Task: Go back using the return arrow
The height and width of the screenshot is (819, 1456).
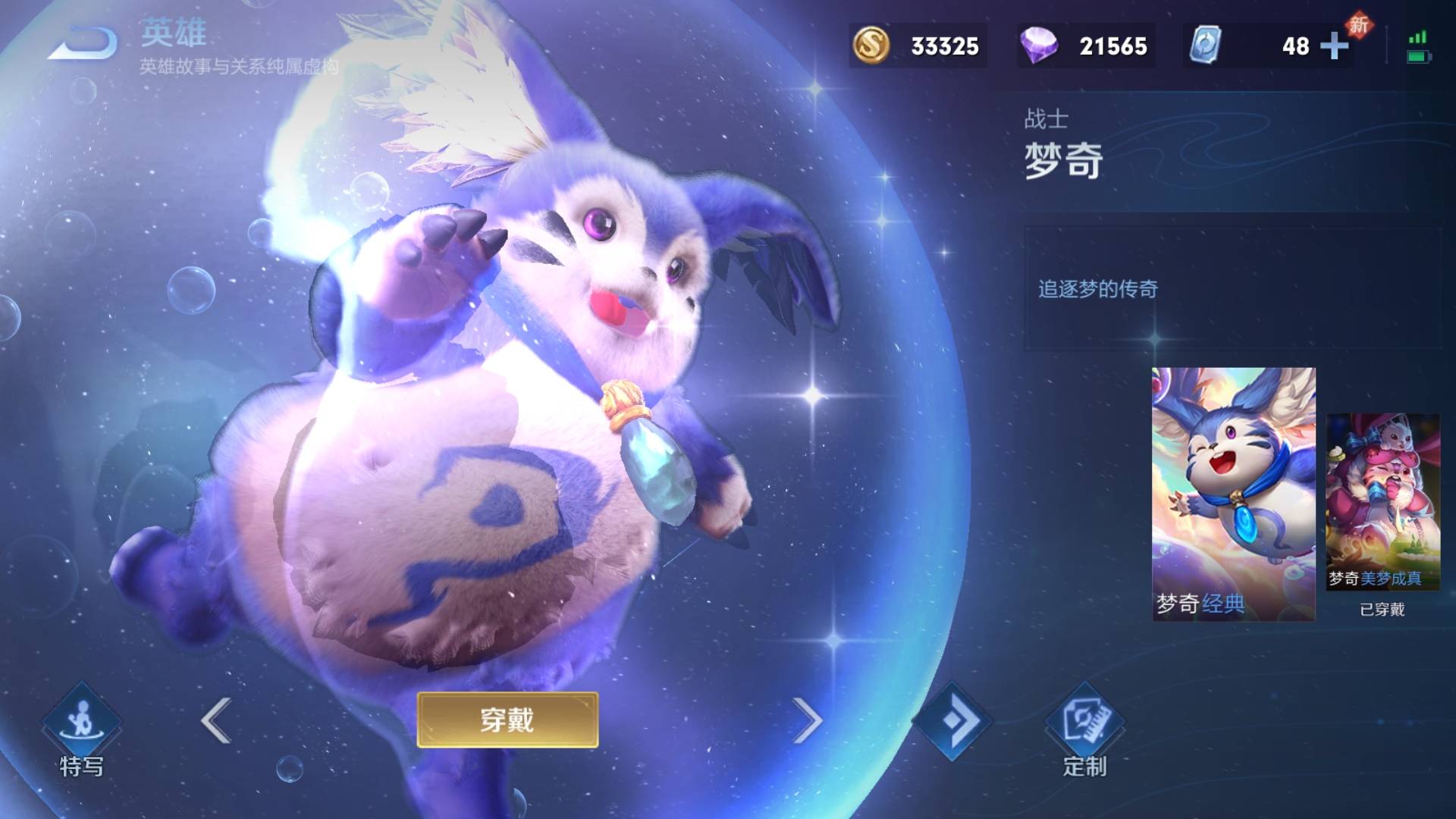Action: point(83,42)
